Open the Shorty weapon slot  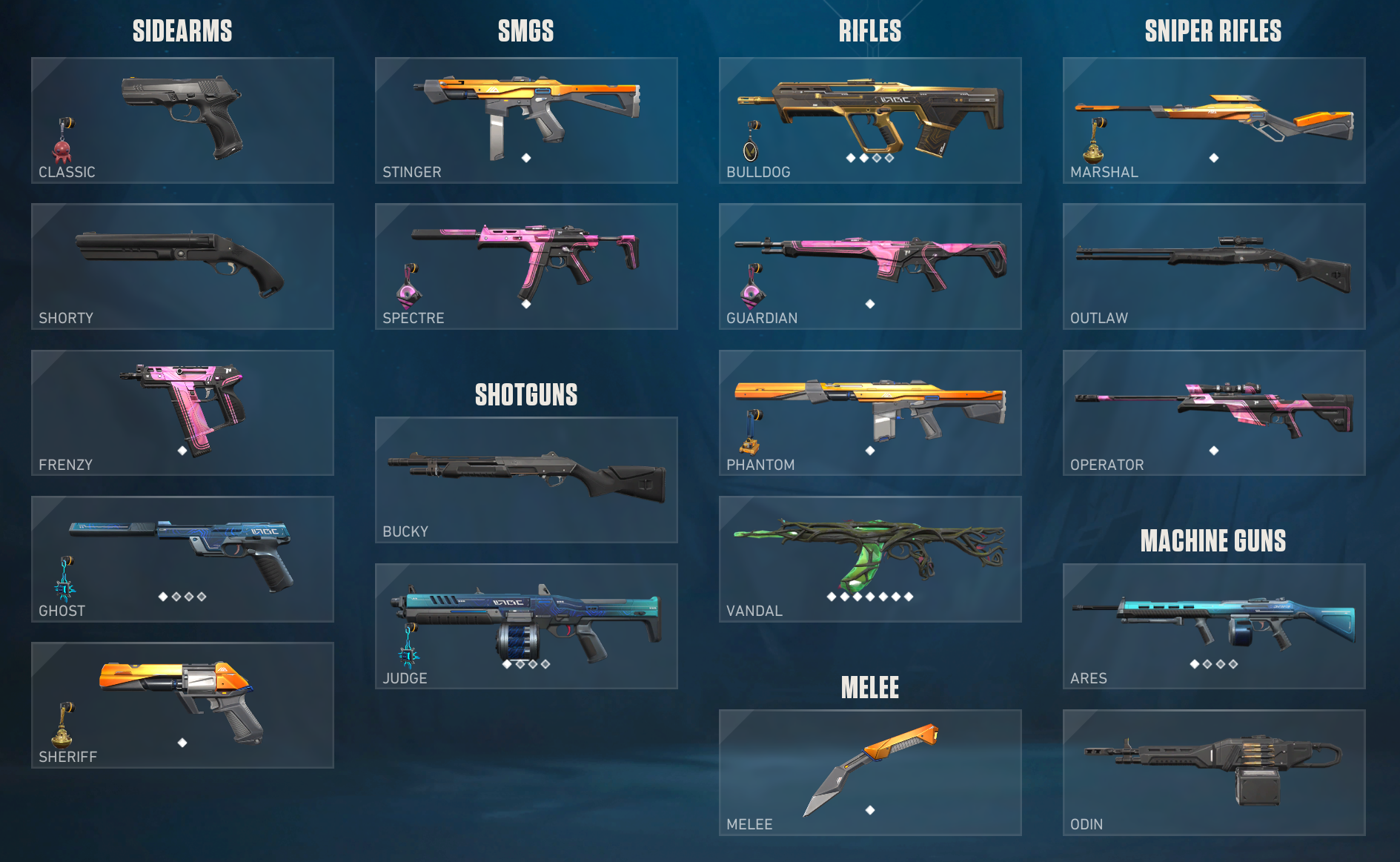point(182,266)
